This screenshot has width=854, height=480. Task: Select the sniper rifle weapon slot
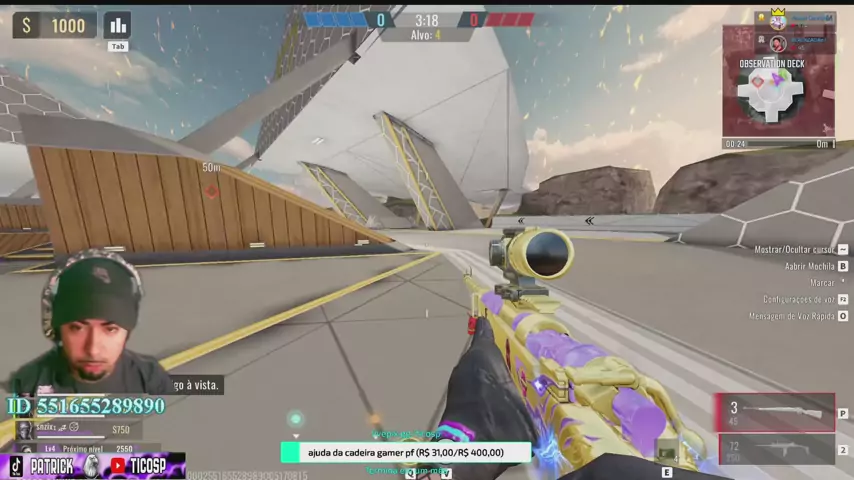pos(776,412)
